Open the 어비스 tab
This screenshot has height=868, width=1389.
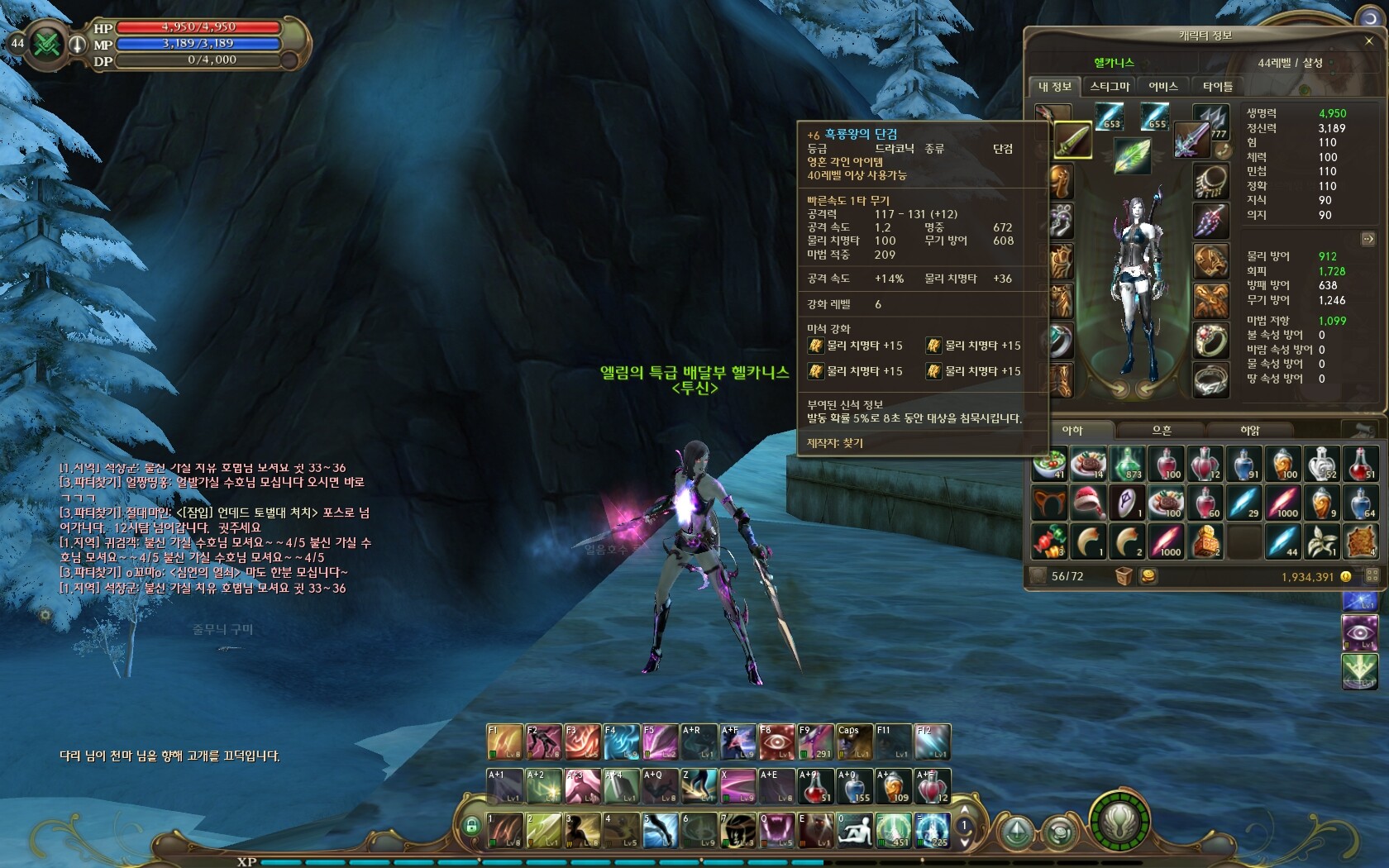pos(1163,87)
